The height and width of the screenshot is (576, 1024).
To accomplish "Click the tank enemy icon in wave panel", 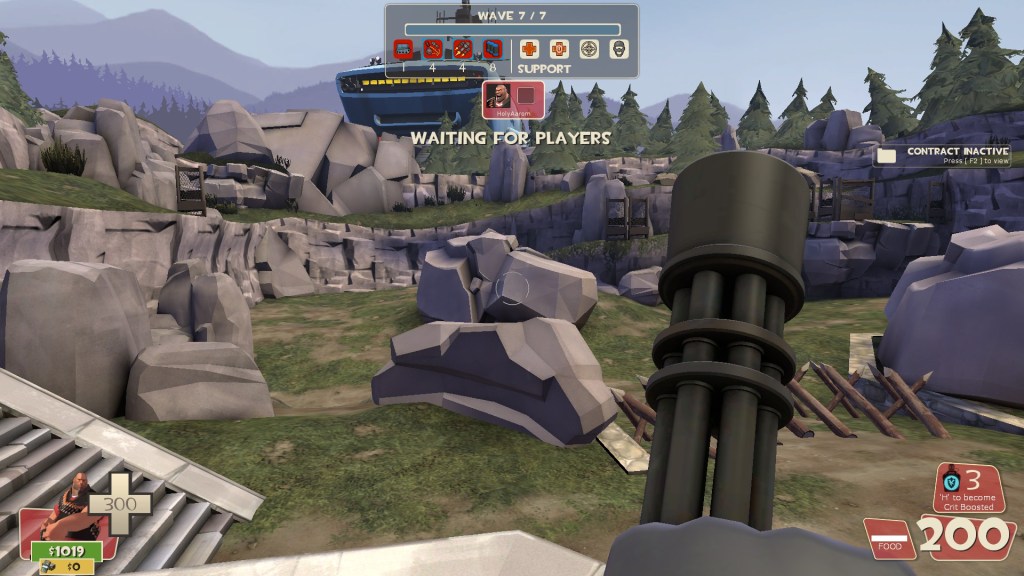I will coord(403,48).
